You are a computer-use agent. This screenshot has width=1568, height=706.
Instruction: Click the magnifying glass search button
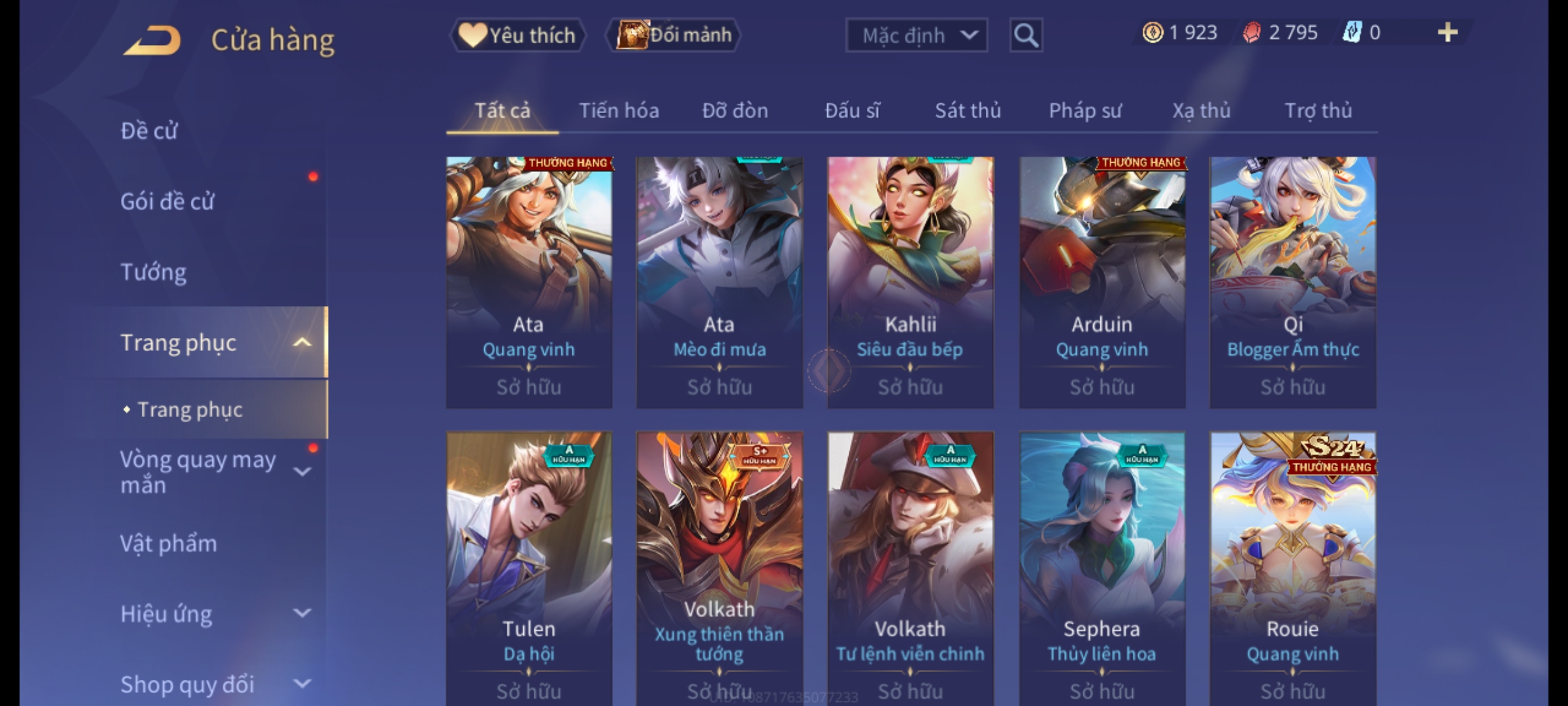click(x=1026, y=35)
